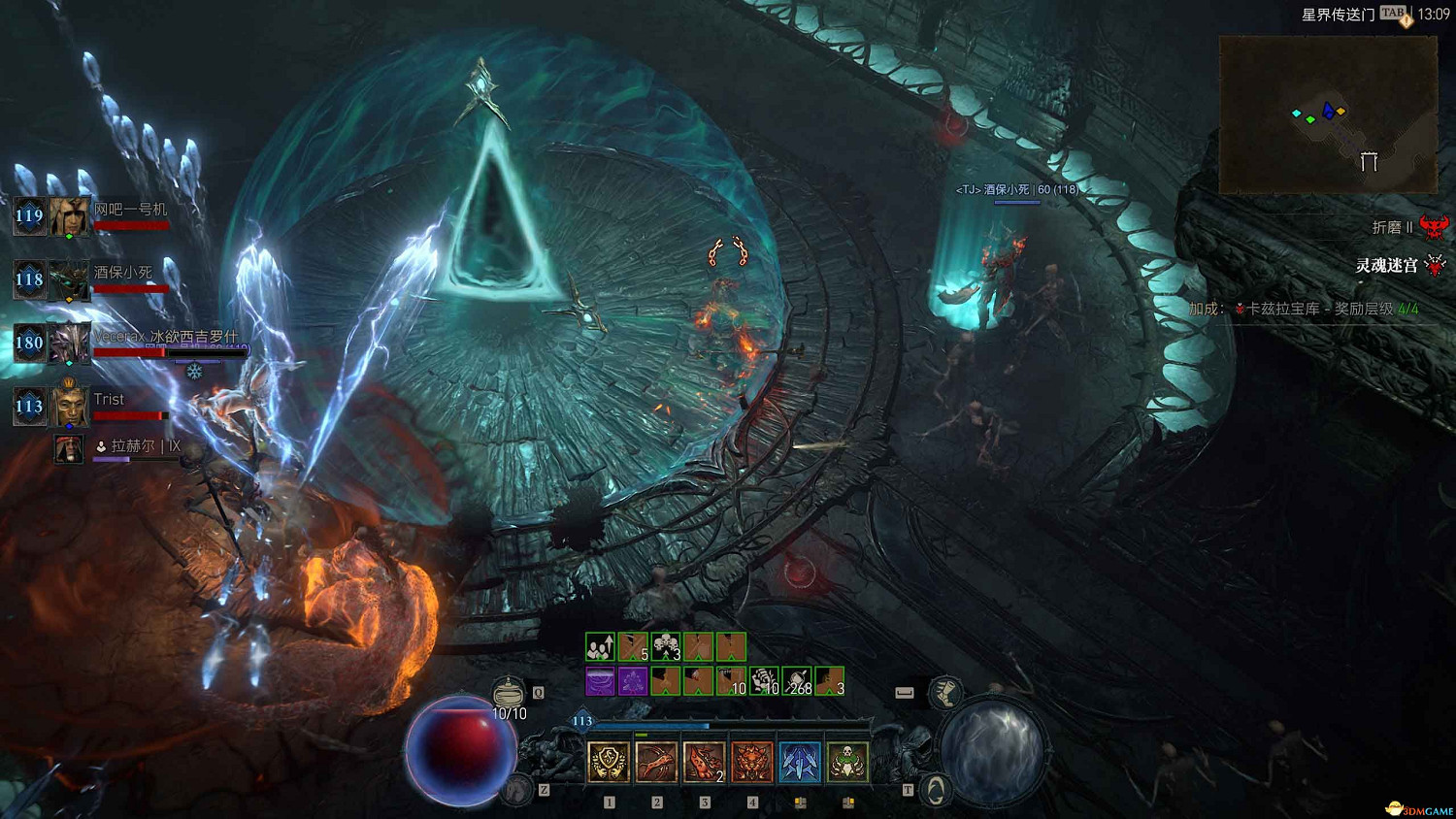
Task: Activate the golden shield crest skill
Action: (x=609, y=762)
